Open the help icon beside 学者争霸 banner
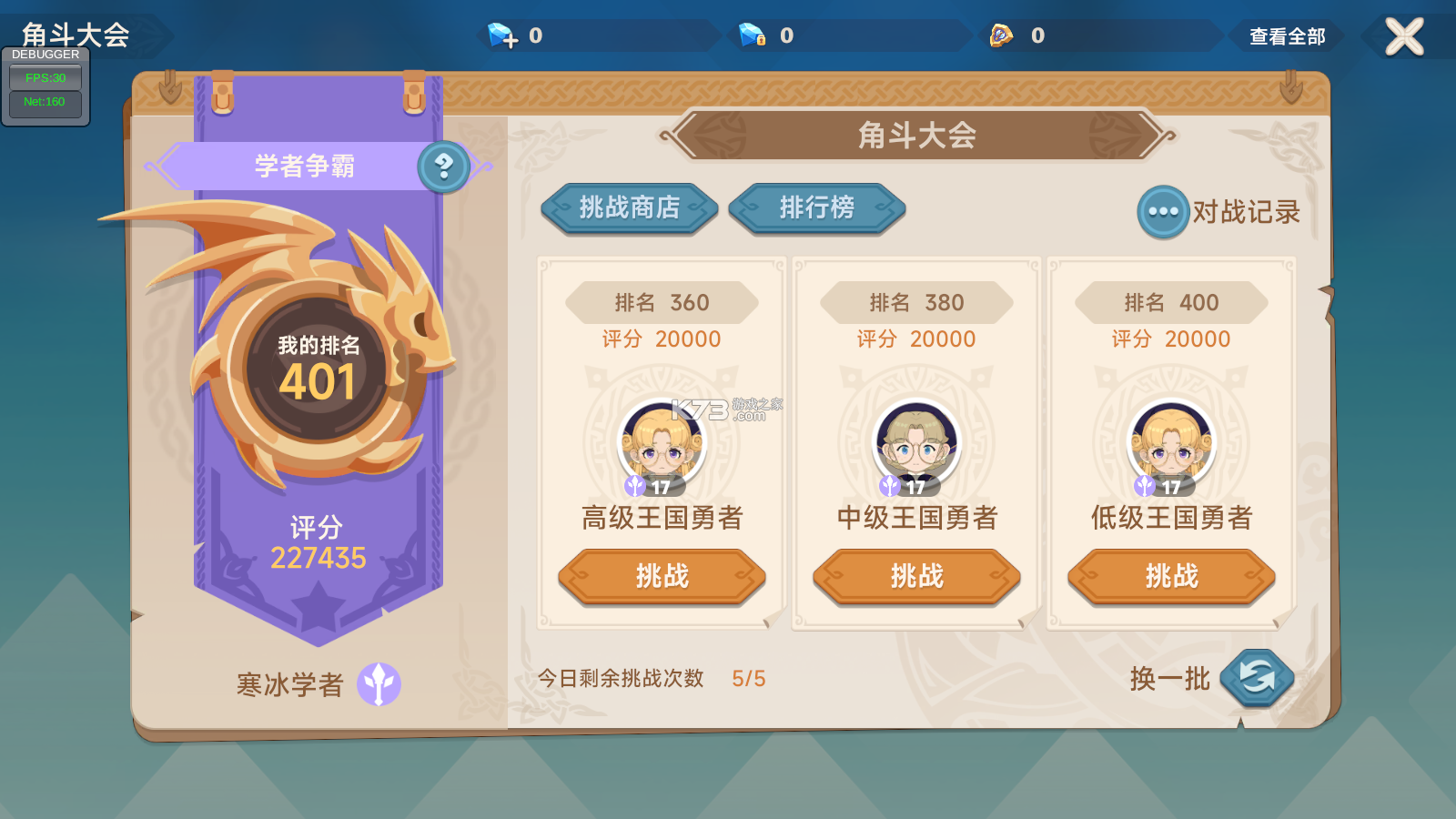 443,167
